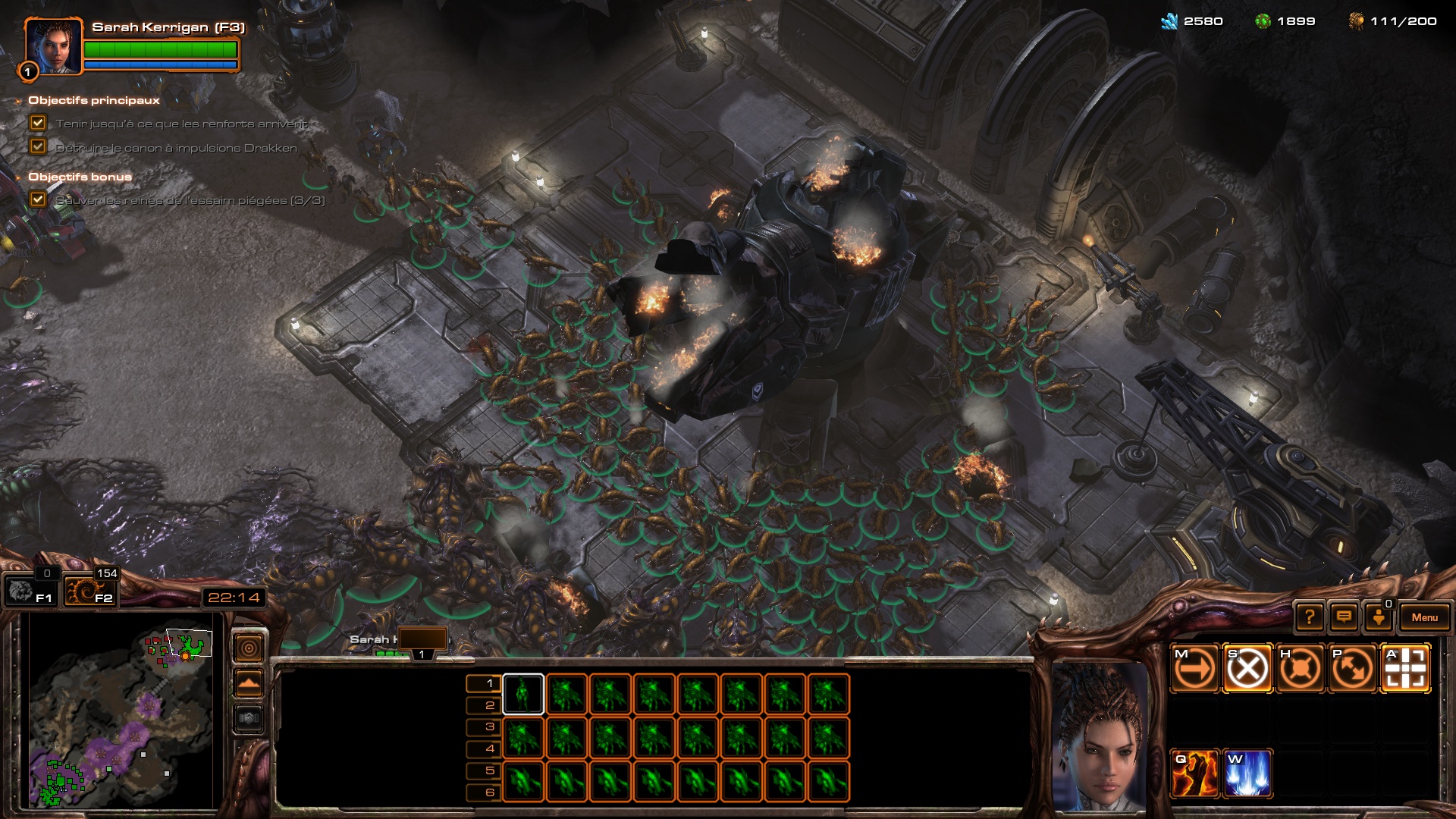Activate the minimap ping button
Viewport: 1456px width, 819px height.
(x=249, y=648)
